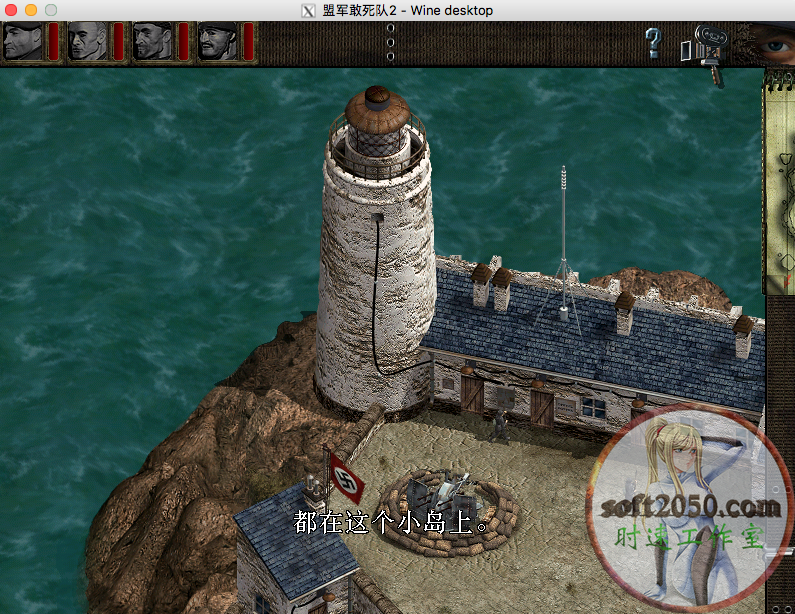
Task: Close the Wine desktop window
Action: [x=11, y=10]
